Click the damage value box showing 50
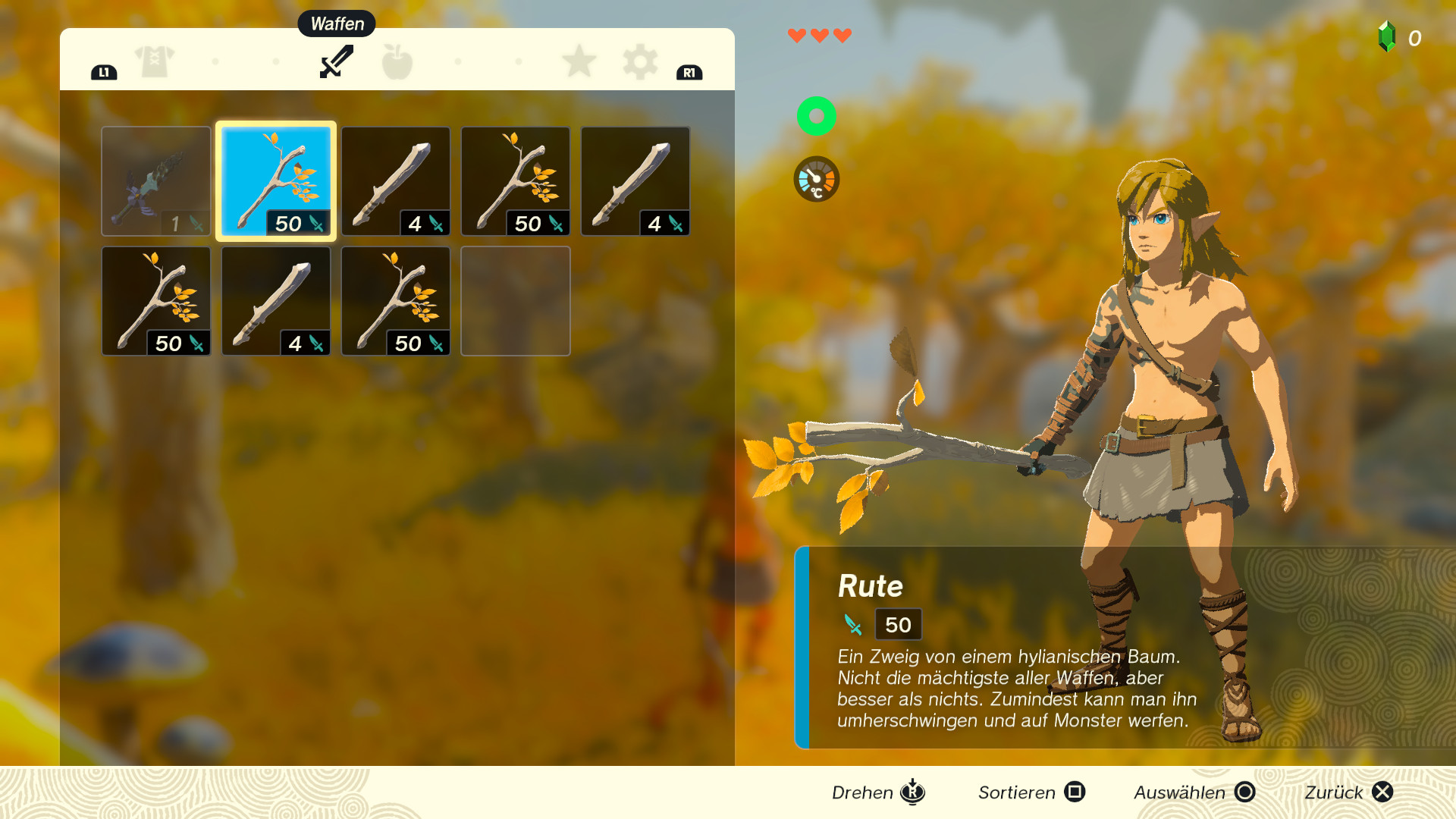Screen dimensions: 1456x819 tap(898, 625)
